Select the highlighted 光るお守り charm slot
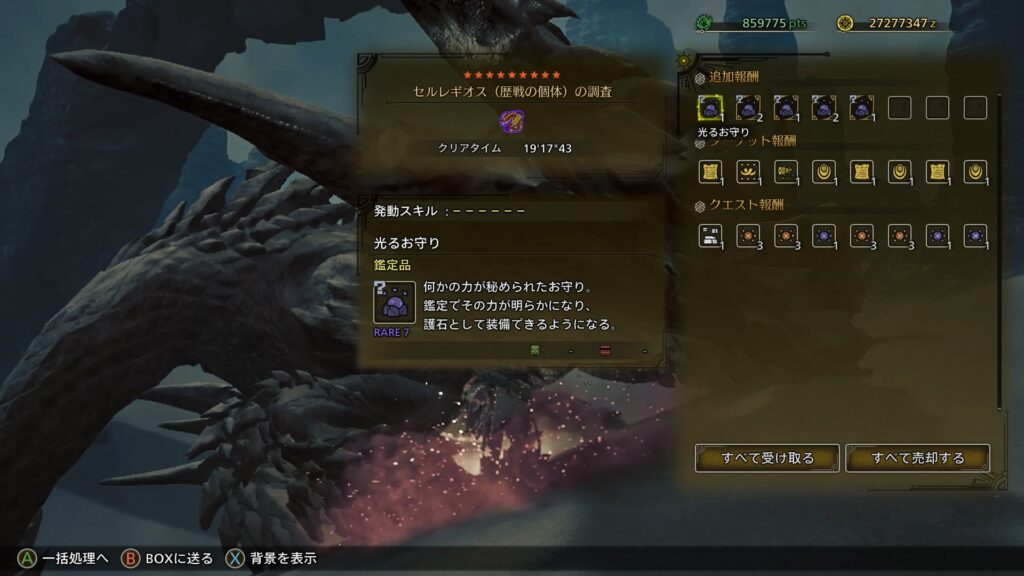The image size is (1024, 576). 710,108
